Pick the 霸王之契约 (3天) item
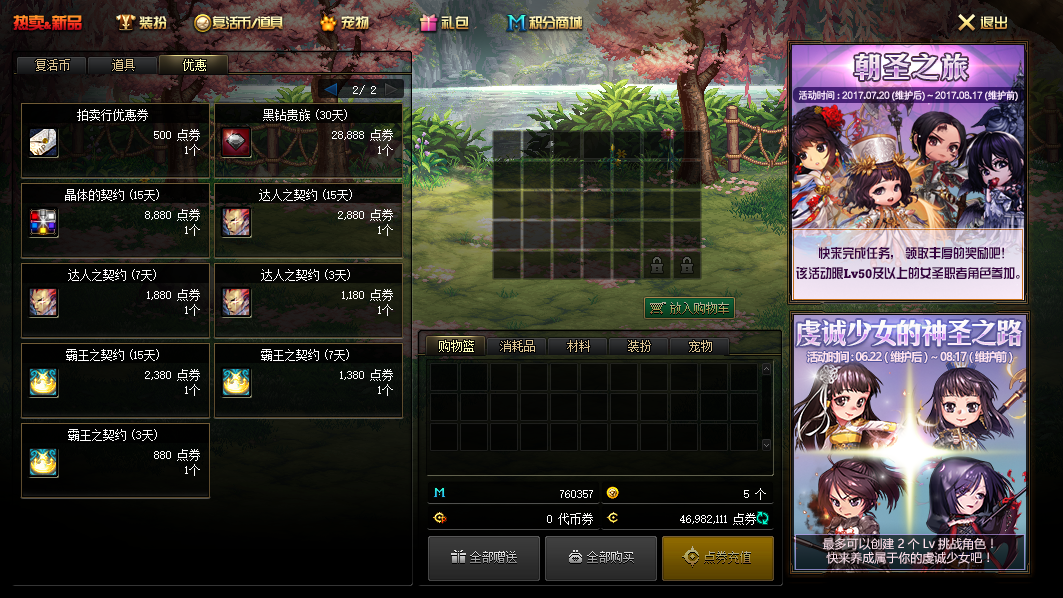This screenshot has width=1063, height=598. click(x=115, y=461)
